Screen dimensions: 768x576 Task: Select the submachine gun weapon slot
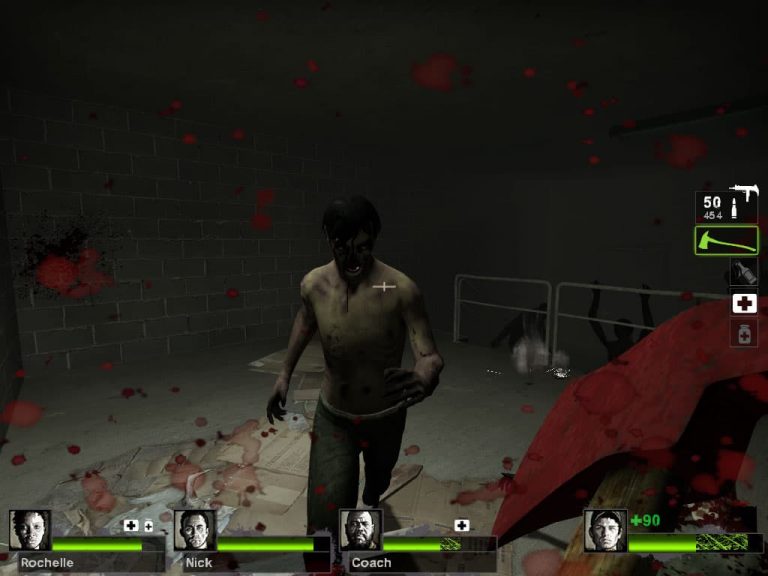point(726,206)
